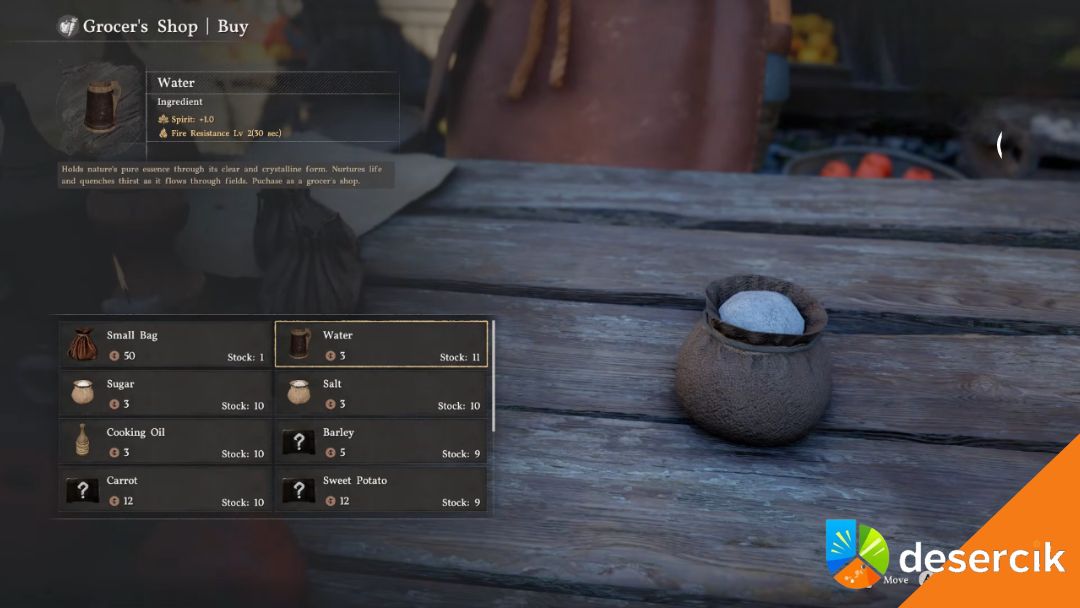
Task: Choose Cooking Oil in the shop
Action: coord(165,442)
